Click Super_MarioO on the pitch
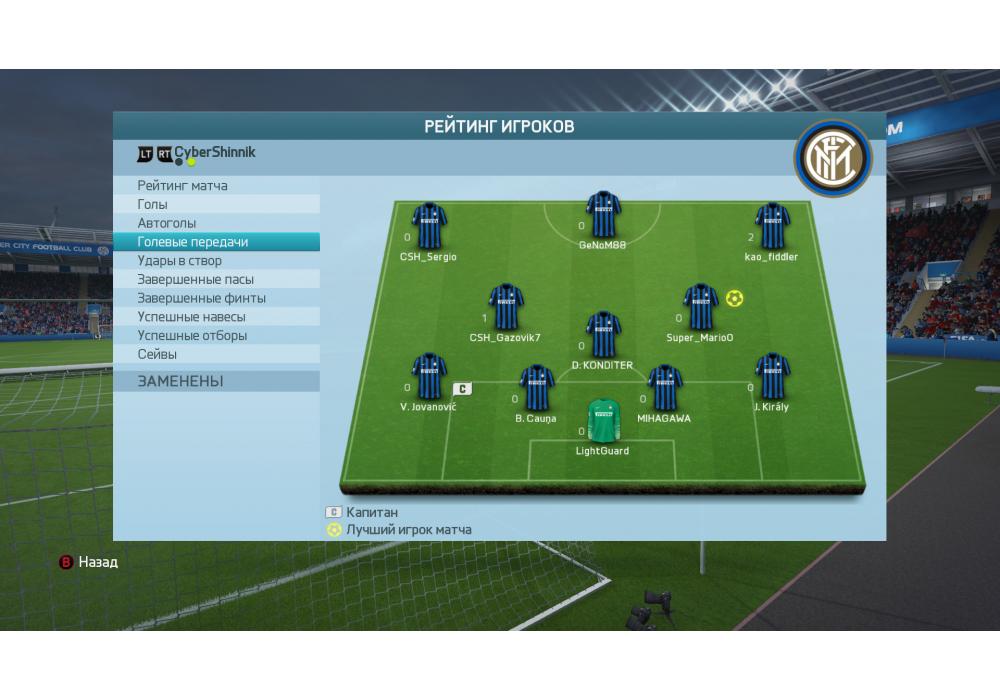This screenshot has width=1000, height=700. (700, 307)
